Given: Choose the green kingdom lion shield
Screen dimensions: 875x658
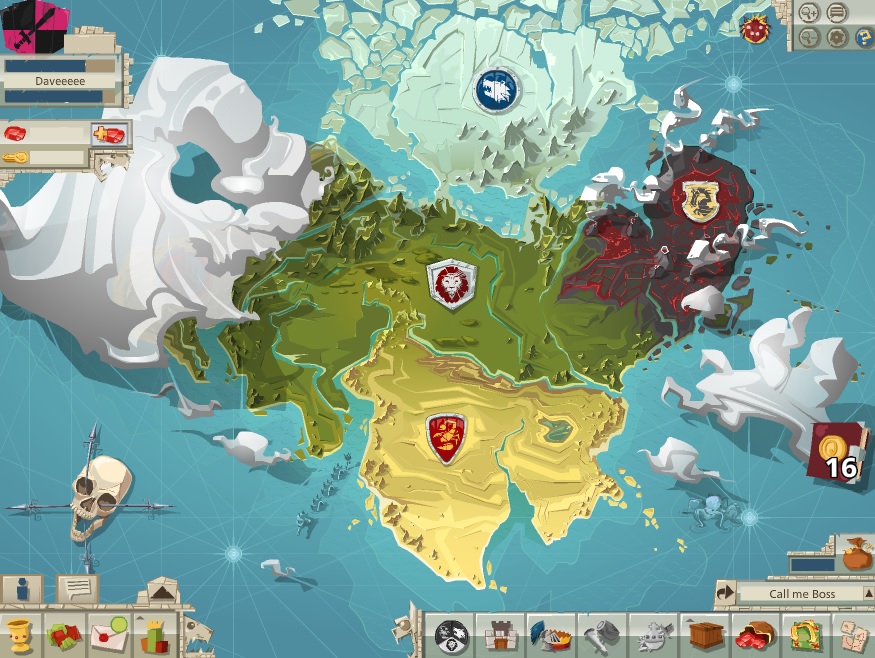Looking at the screenshot, I should [452, 284].
